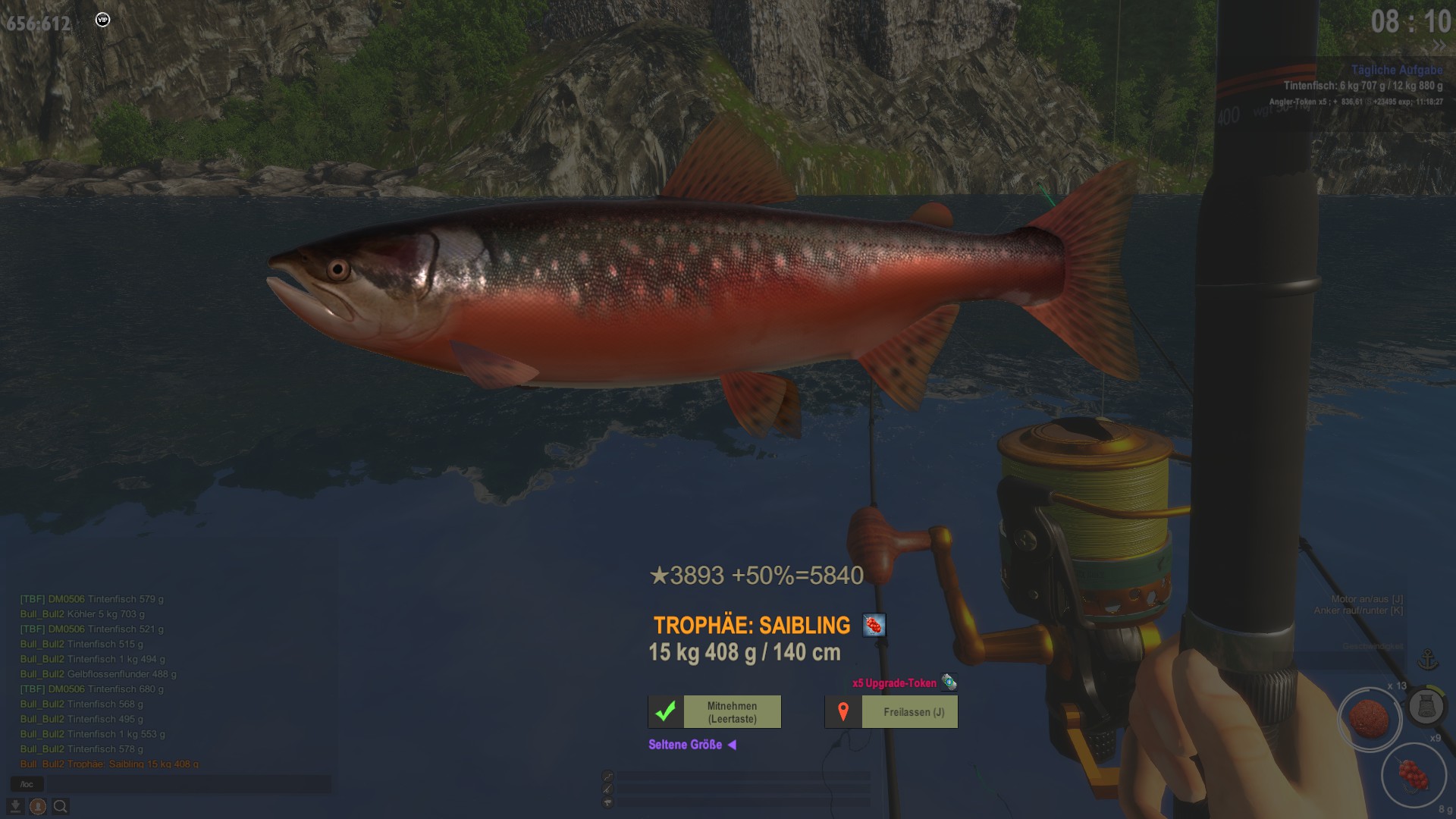This screenshot has width=1456, height=819.
Task: Release the fish with the Freilassen button
Action: pyautogui.click(x=891, y=712)
